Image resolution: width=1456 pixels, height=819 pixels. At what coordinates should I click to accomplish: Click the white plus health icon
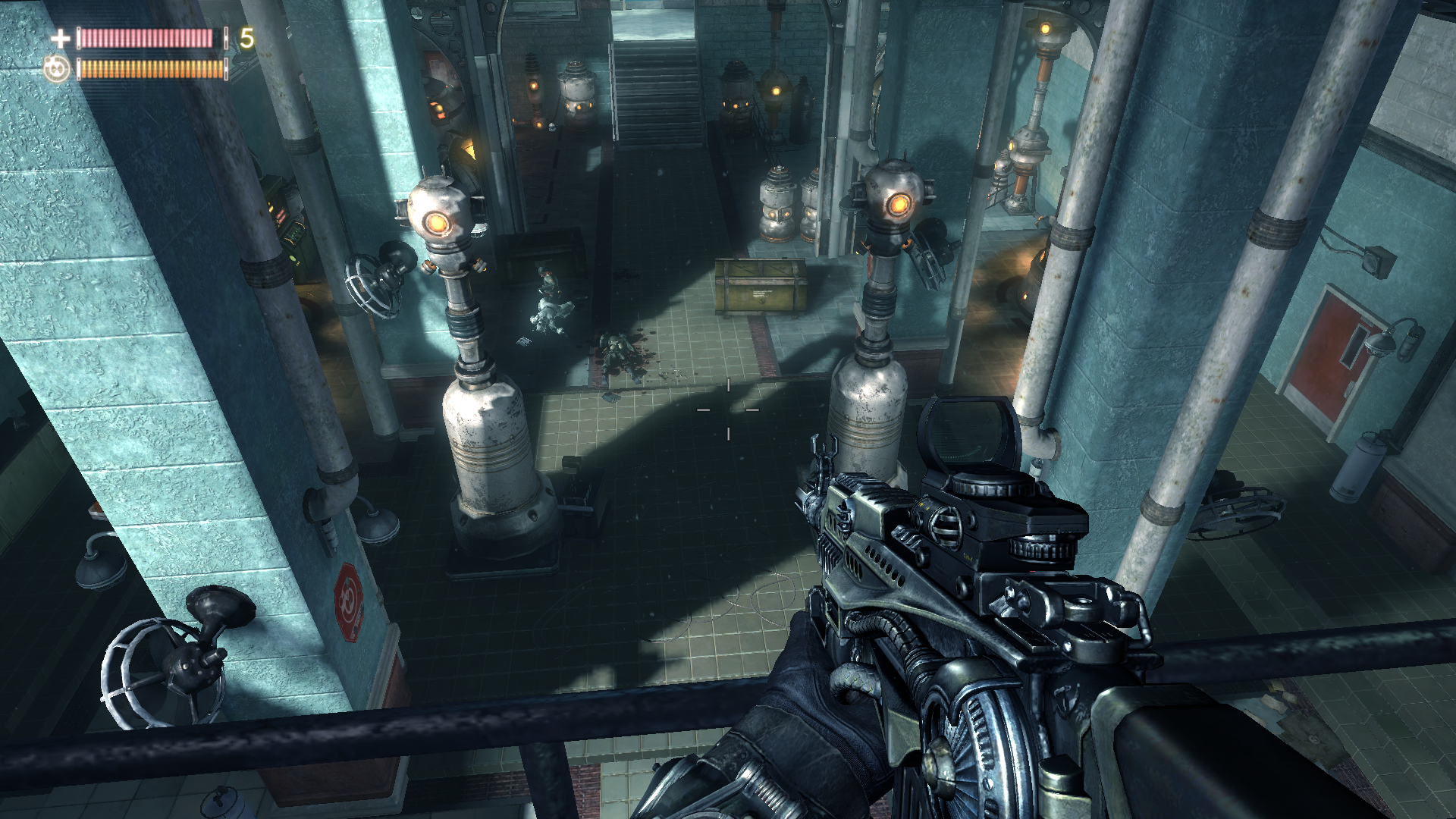[60, 38]
